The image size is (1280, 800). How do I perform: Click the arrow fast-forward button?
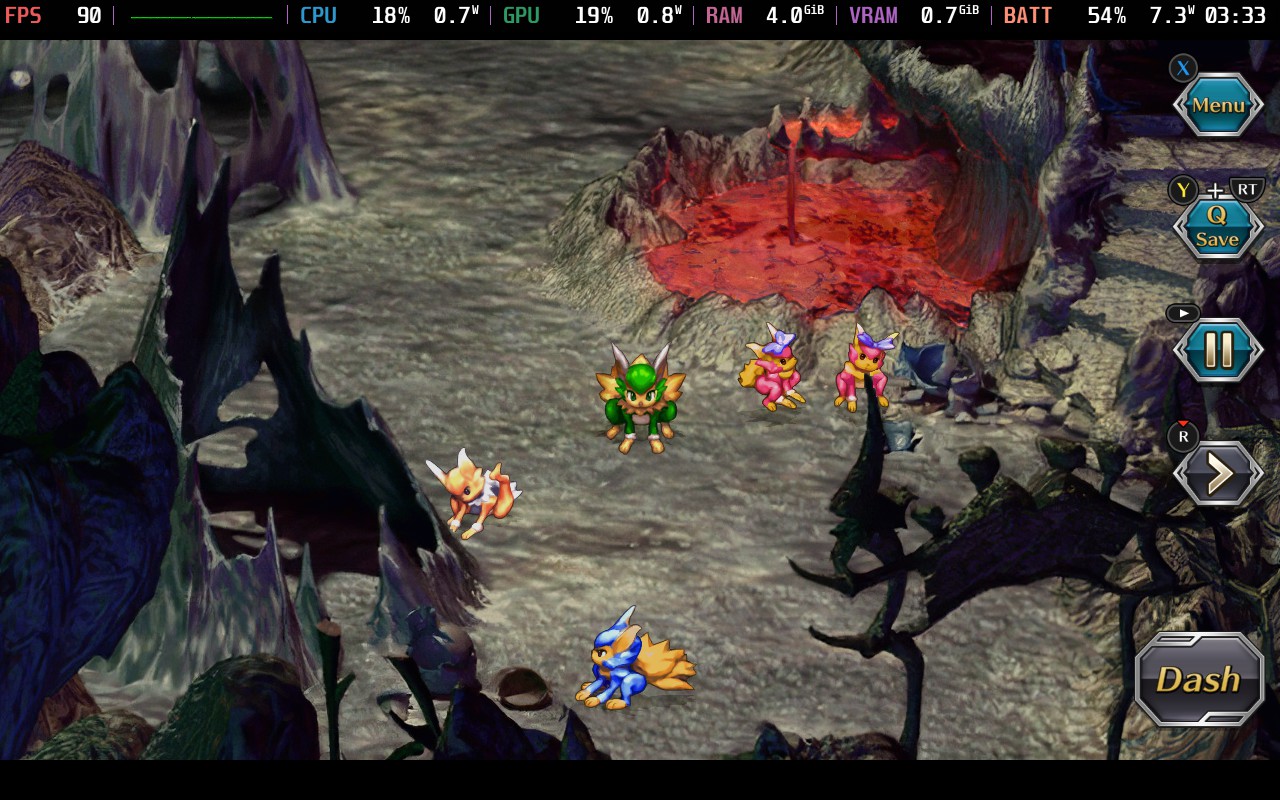coord(1218,474)
